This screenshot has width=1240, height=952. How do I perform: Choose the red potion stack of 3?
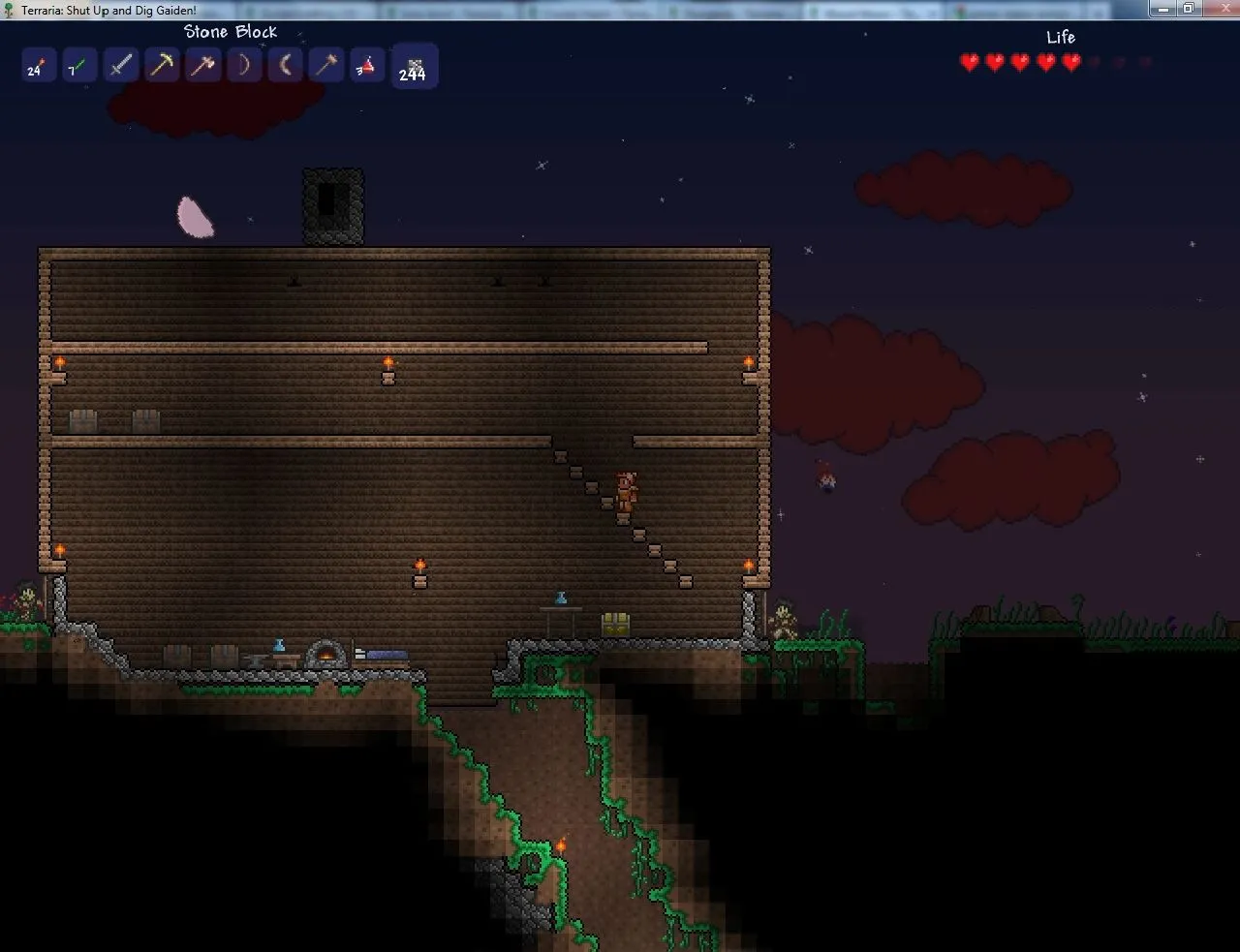coord(367,67)
